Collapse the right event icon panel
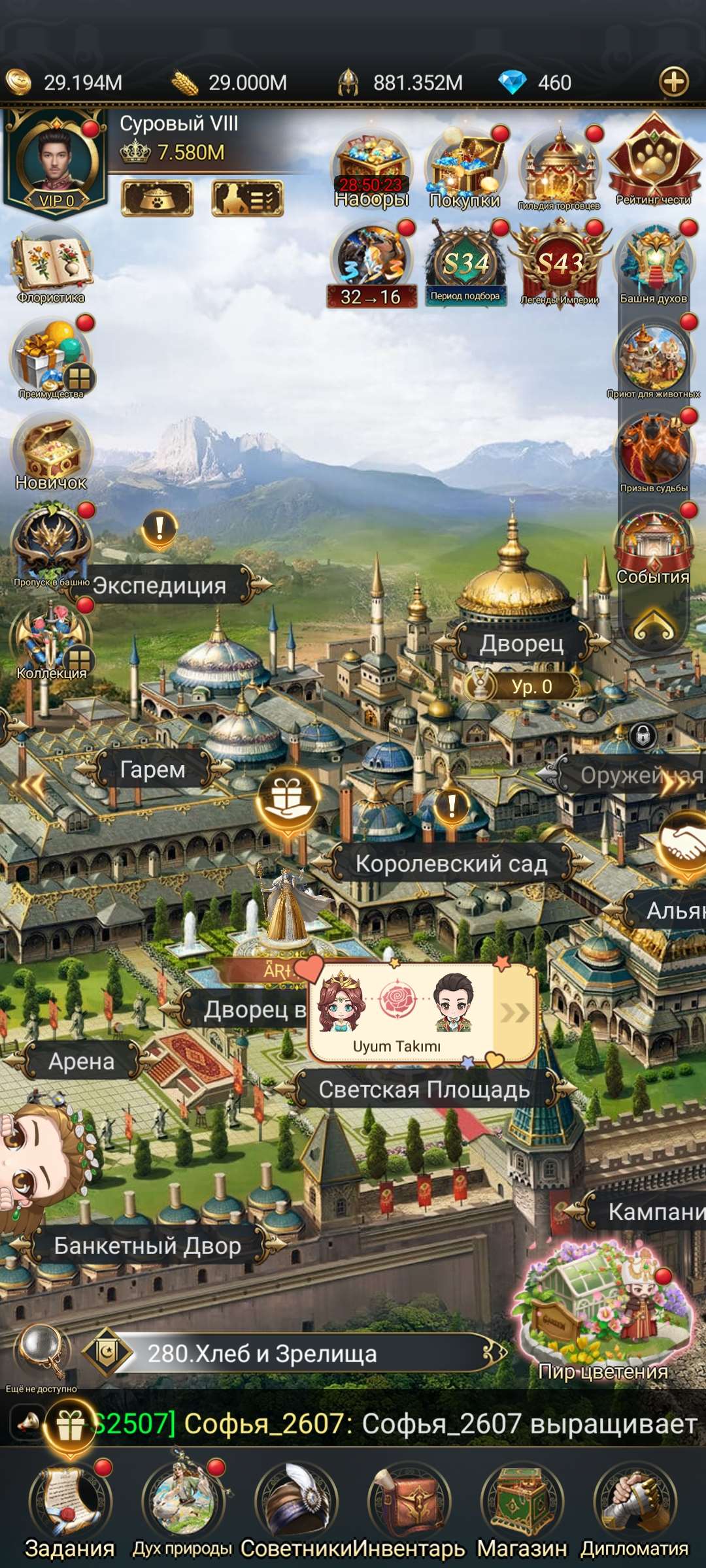Screen dimensions: 706x1568 pyautogui.click(x=653, y=625)
